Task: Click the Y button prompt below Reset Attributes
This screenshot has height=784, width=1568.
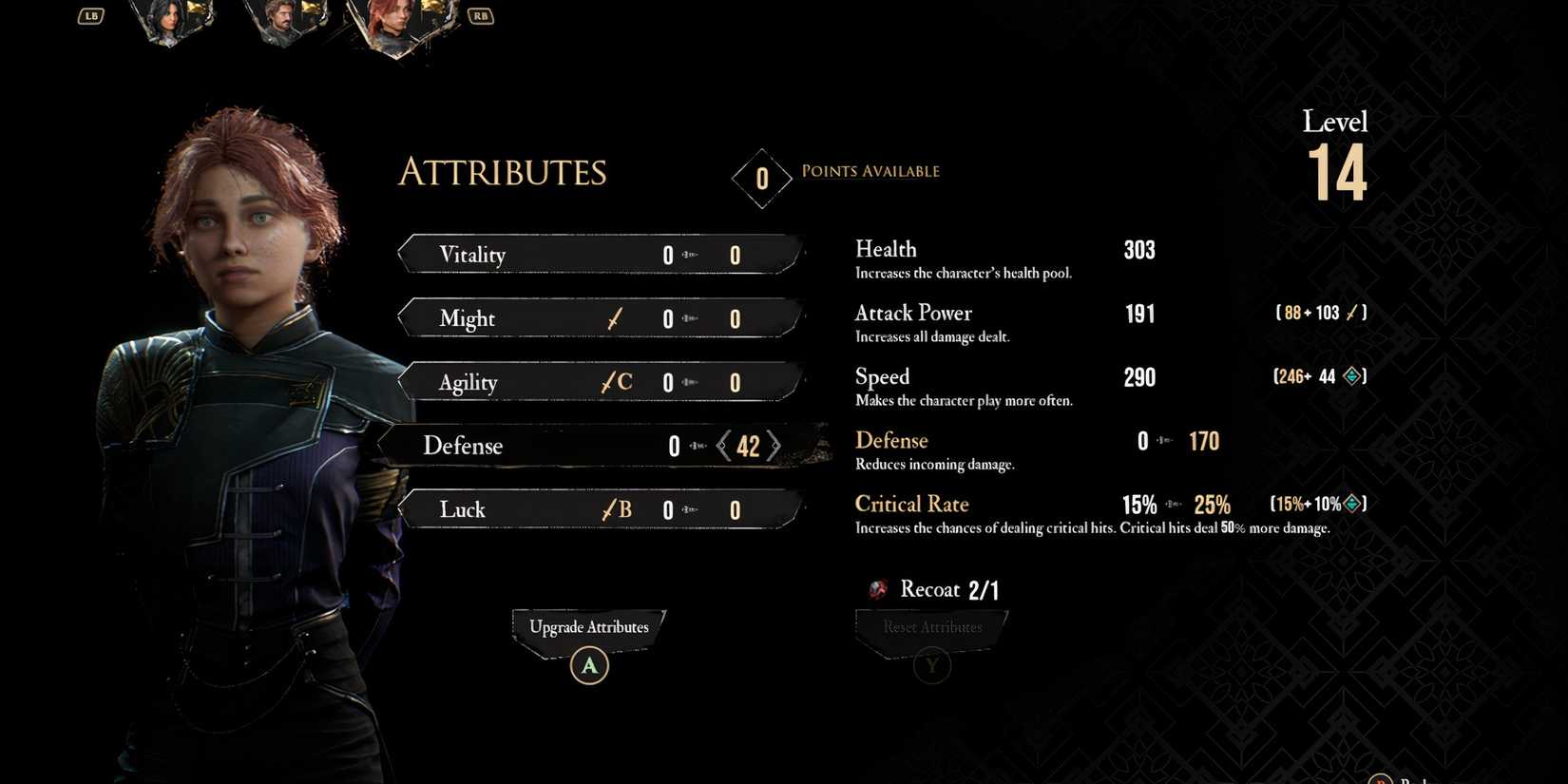Action: point(931,665)
